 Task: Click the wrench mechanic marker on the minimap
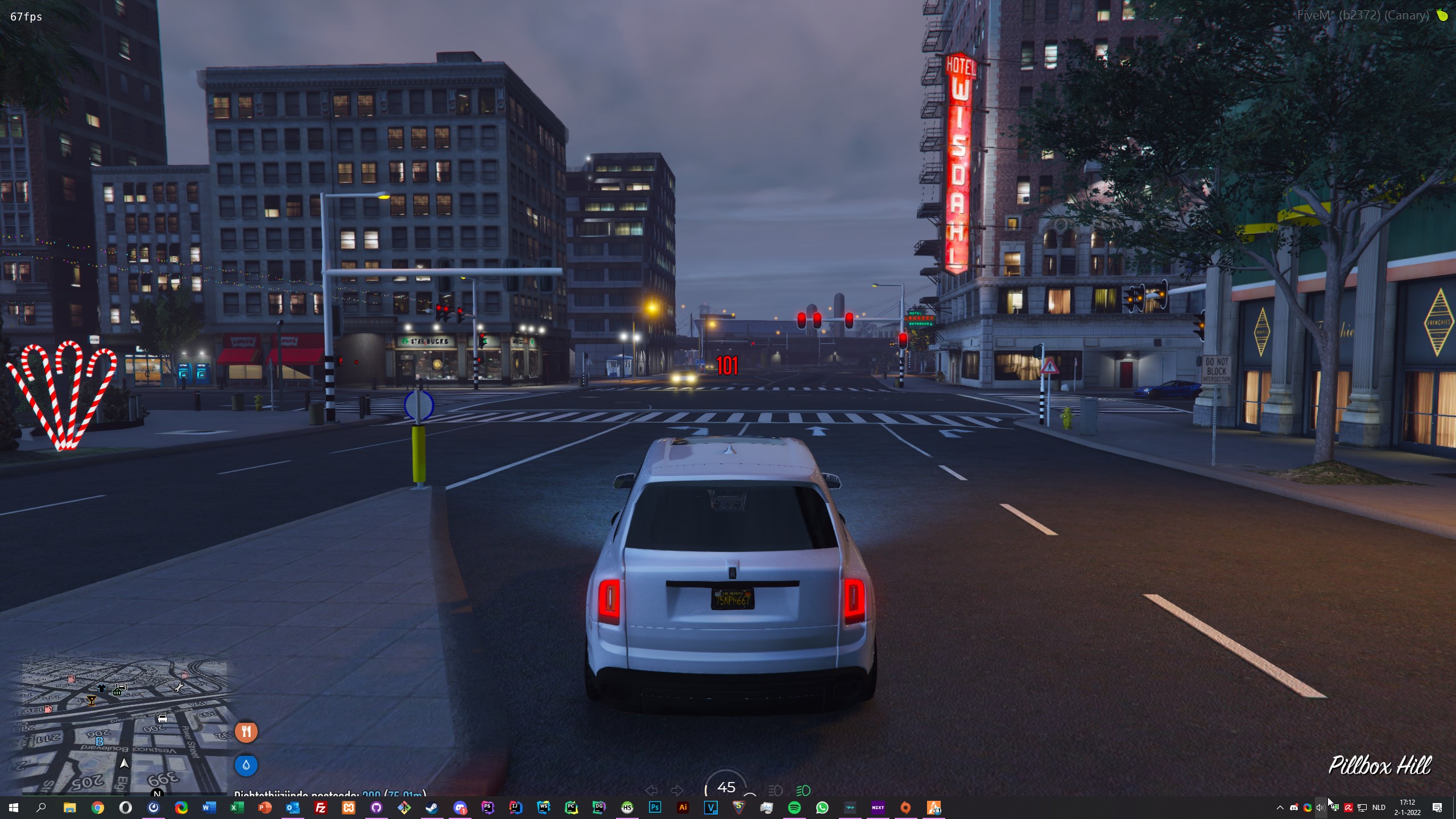coord(179,688)
